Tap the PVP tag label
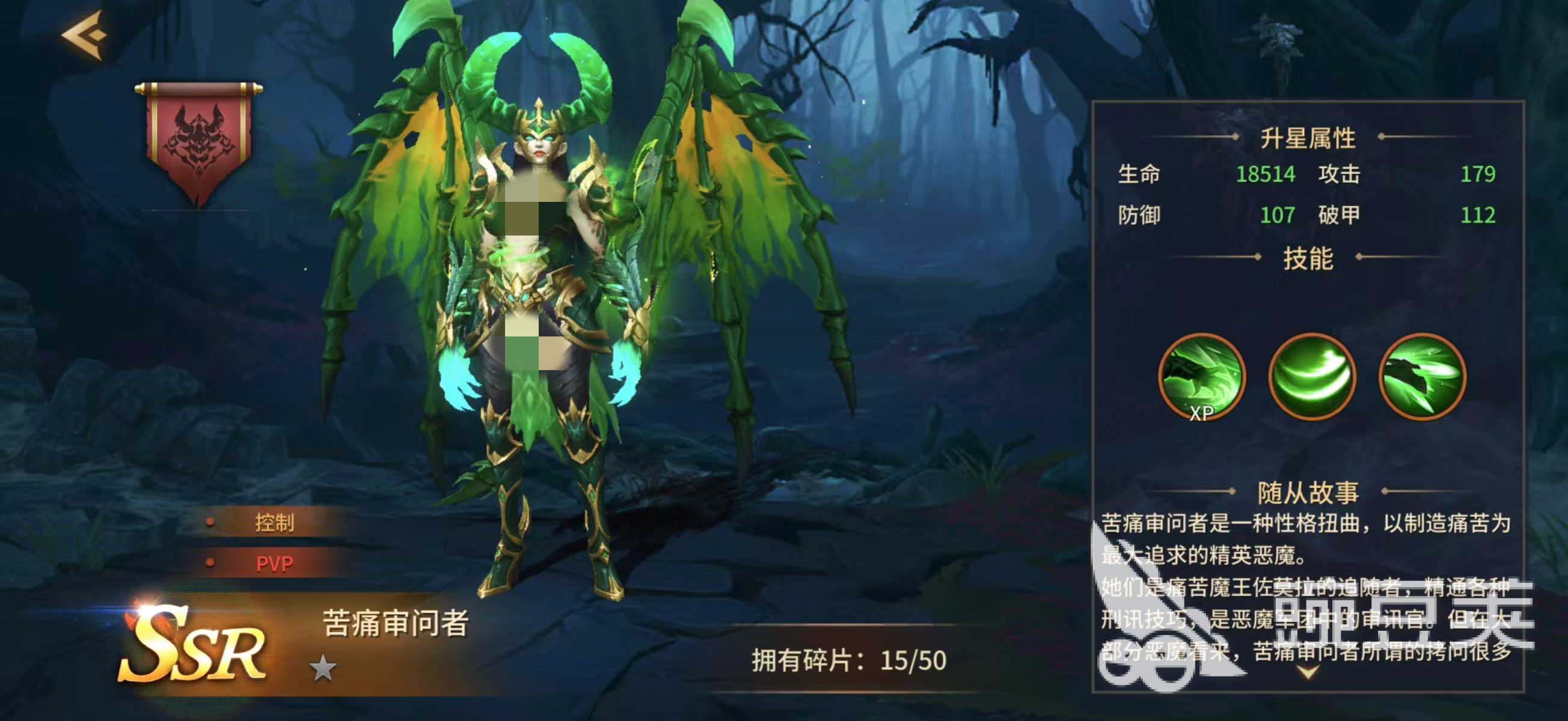The image size is (1568, 721). [x=275, y=564]
